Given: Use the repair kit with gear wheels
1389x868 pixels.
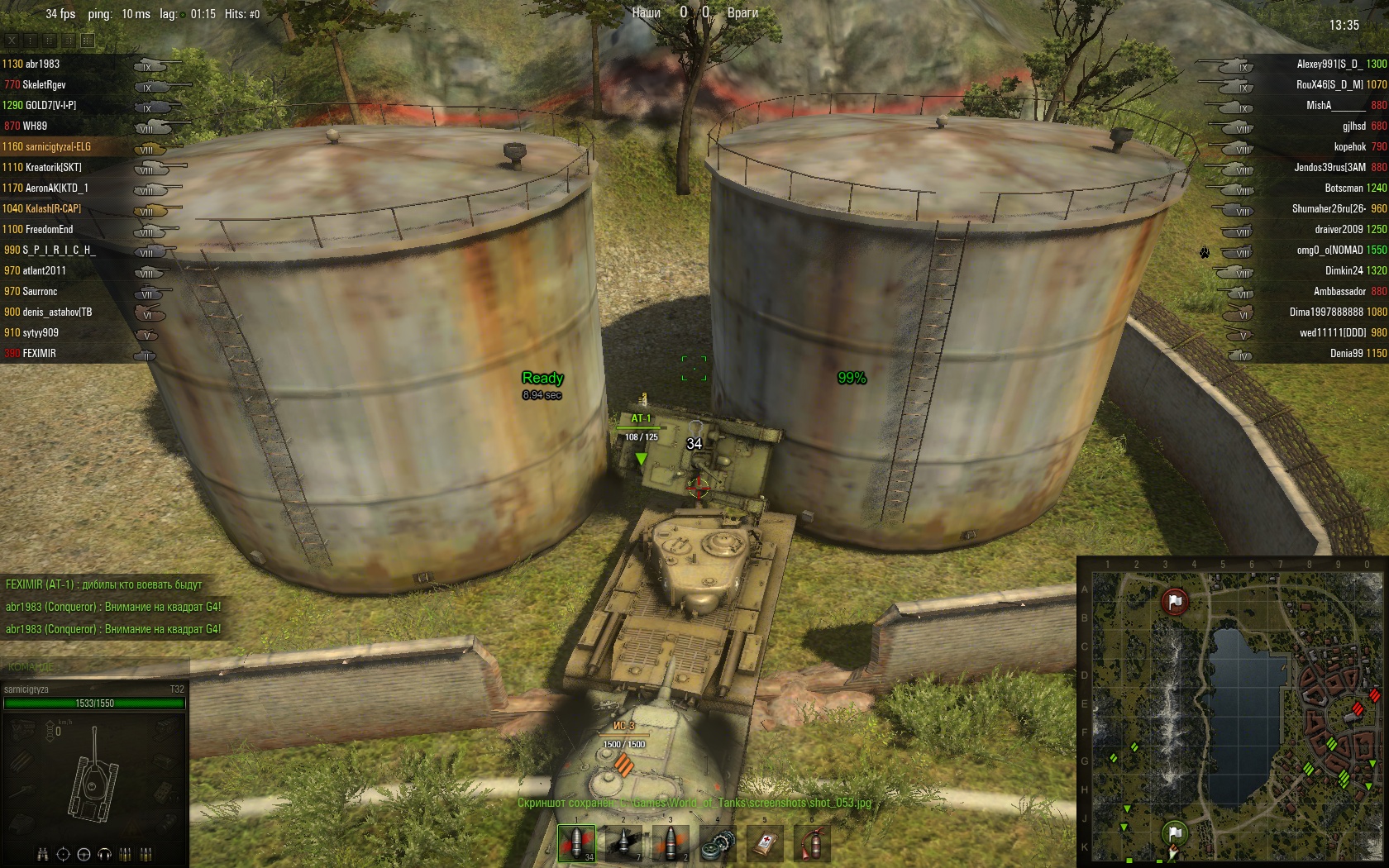Looking at the screenshot, I should [x=718, y=843].
